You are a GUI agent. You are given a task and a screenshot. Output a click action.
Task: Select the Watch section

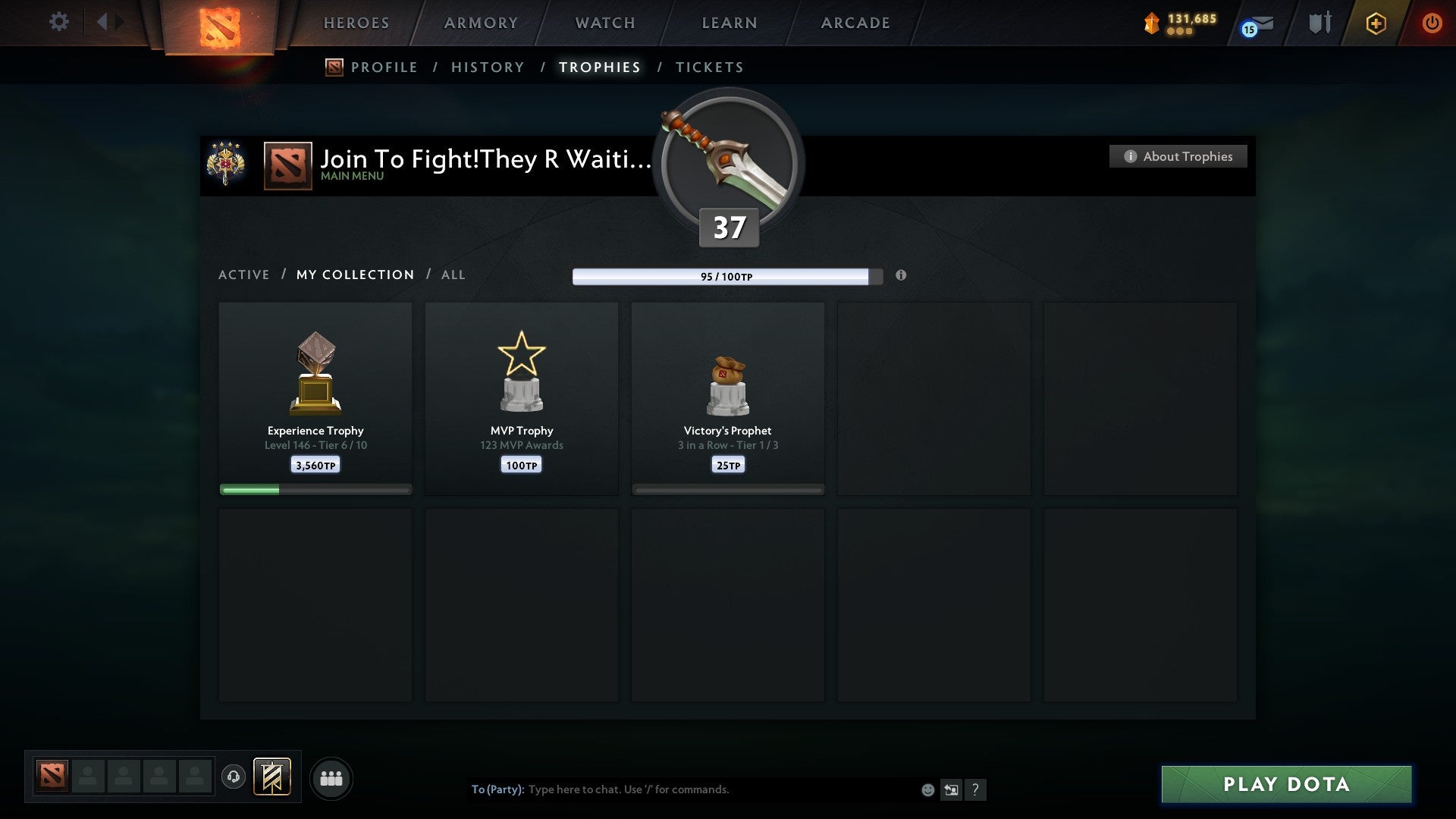[x=604, y=23]
